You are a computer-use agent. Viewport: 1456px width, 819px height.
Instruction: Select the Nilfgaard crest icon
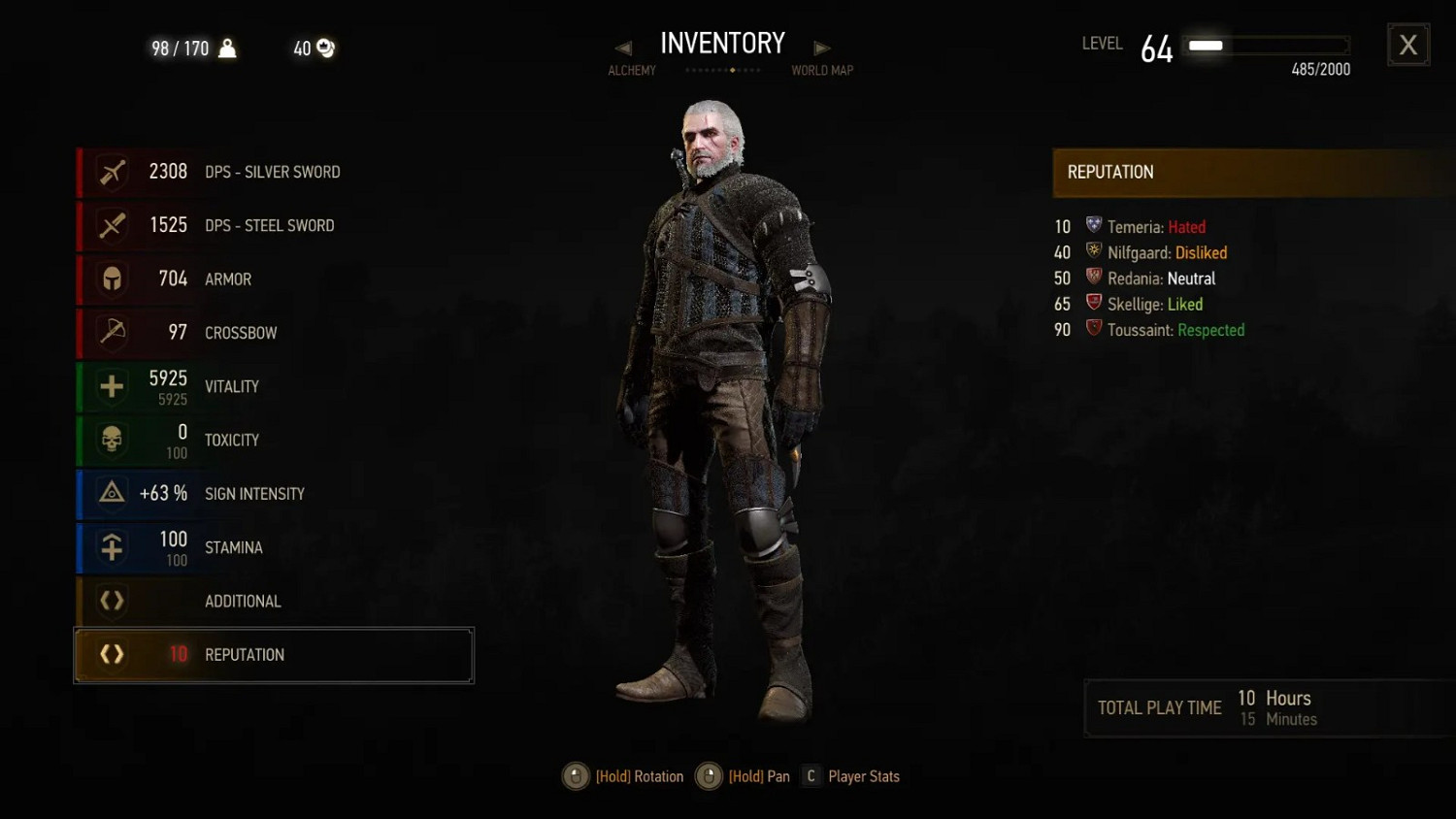[x=1093, y=251]
